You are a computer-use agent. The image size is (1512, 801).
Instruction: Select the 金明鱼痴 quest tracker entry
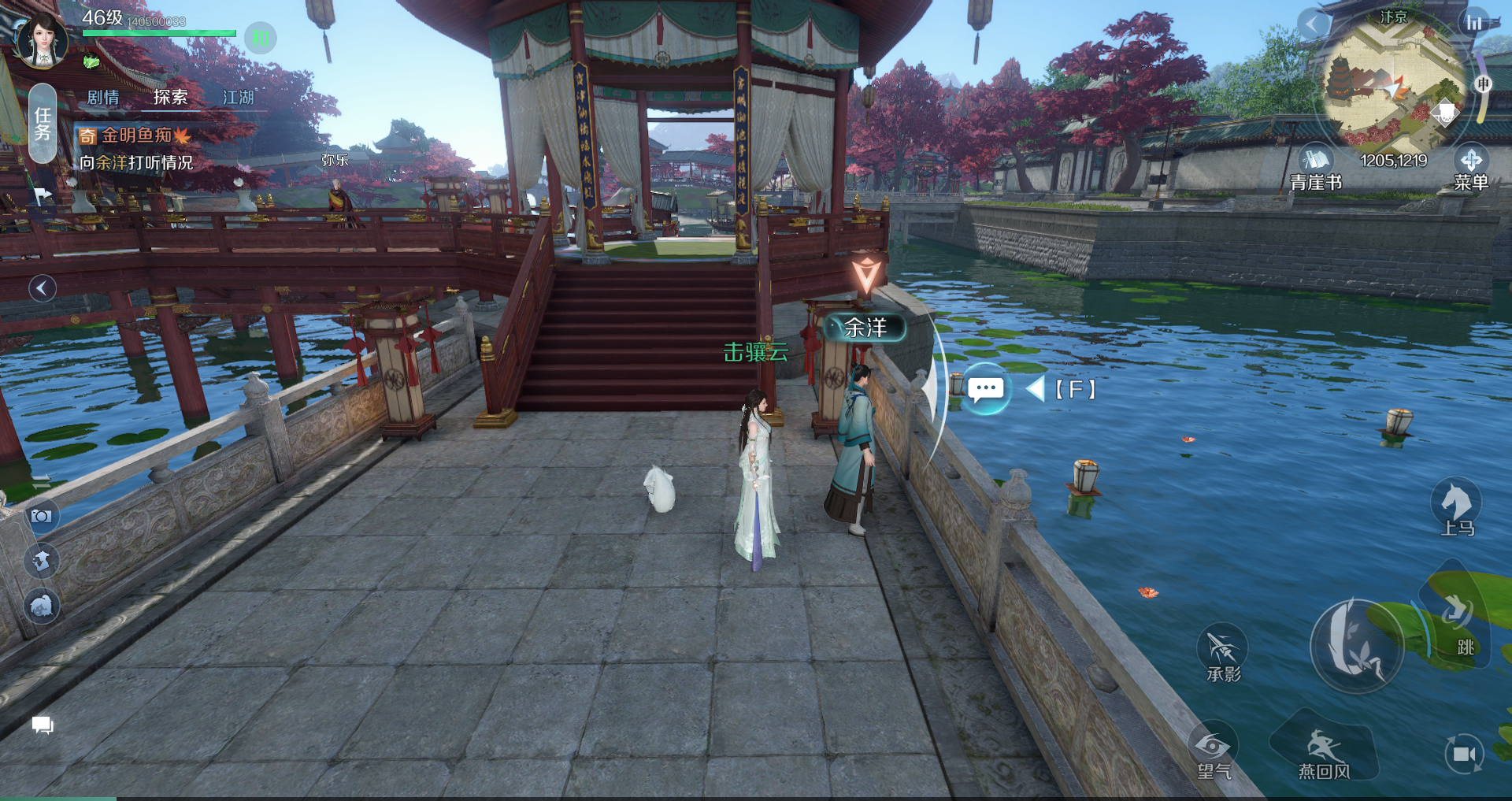pyautogui.click(x=135, y=135)
